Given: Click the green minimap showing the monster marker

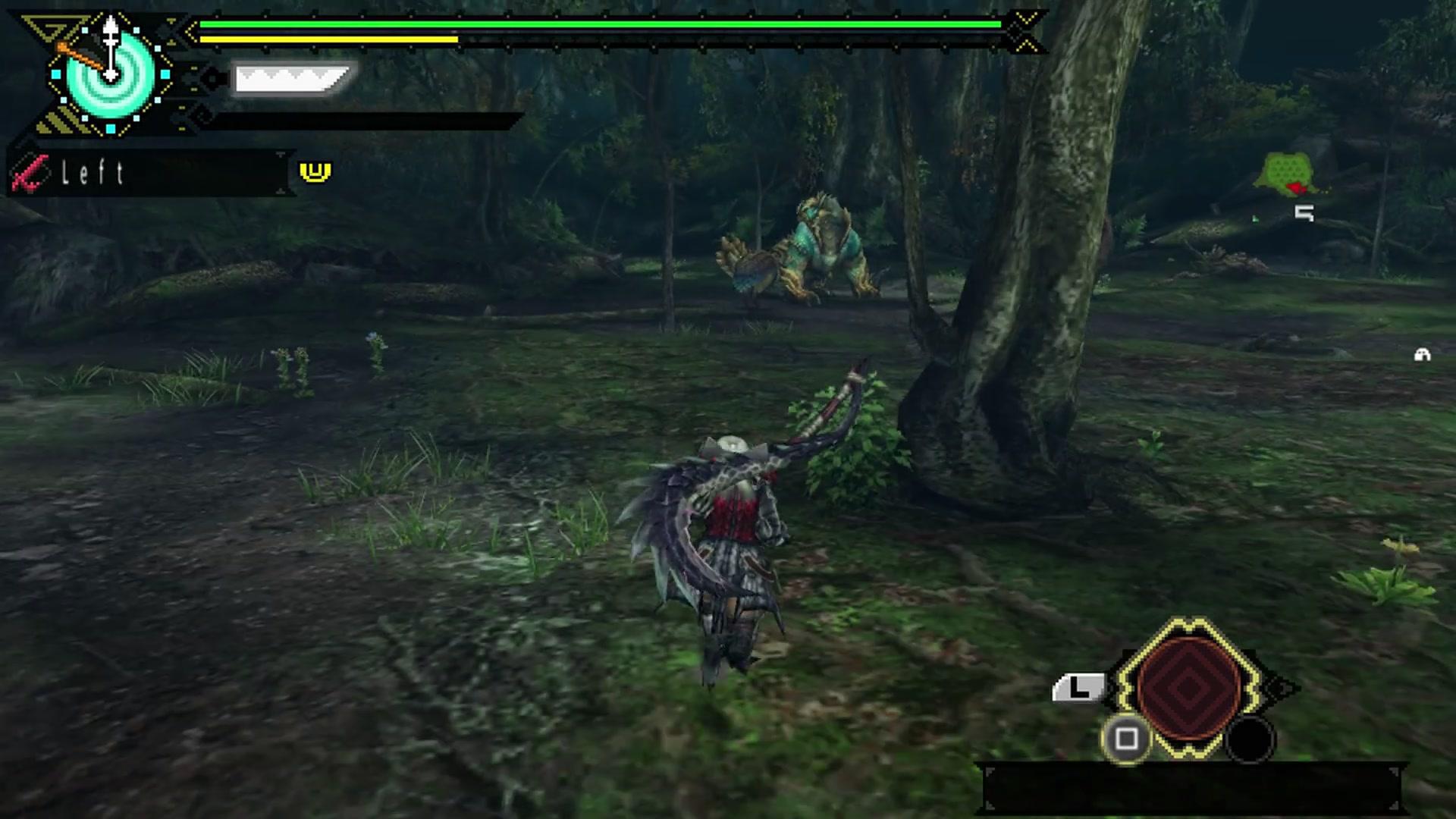Looking at the screenshot, I should tap(1287, 168).
